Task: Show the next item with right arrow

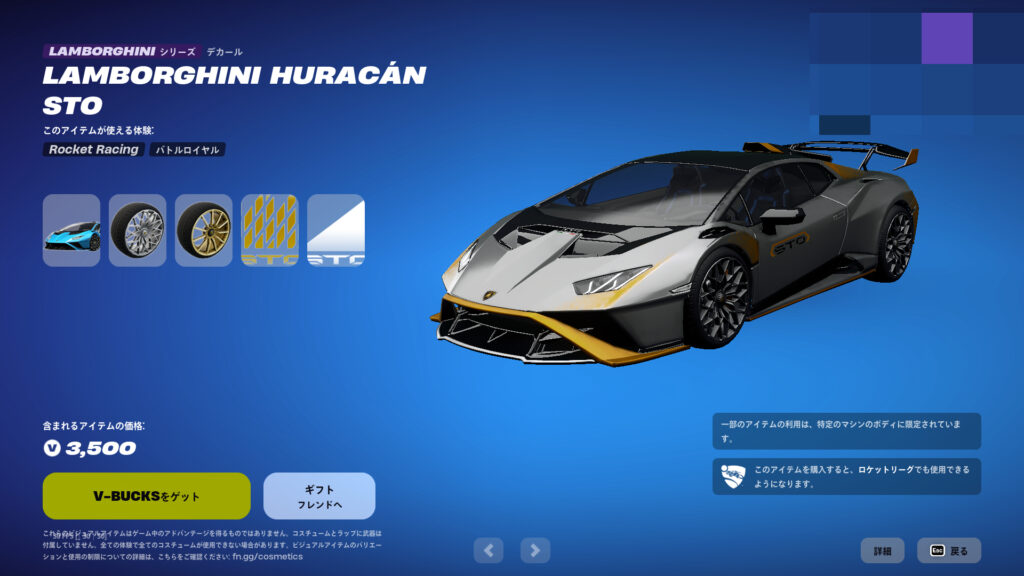Action: click(536, 549)
